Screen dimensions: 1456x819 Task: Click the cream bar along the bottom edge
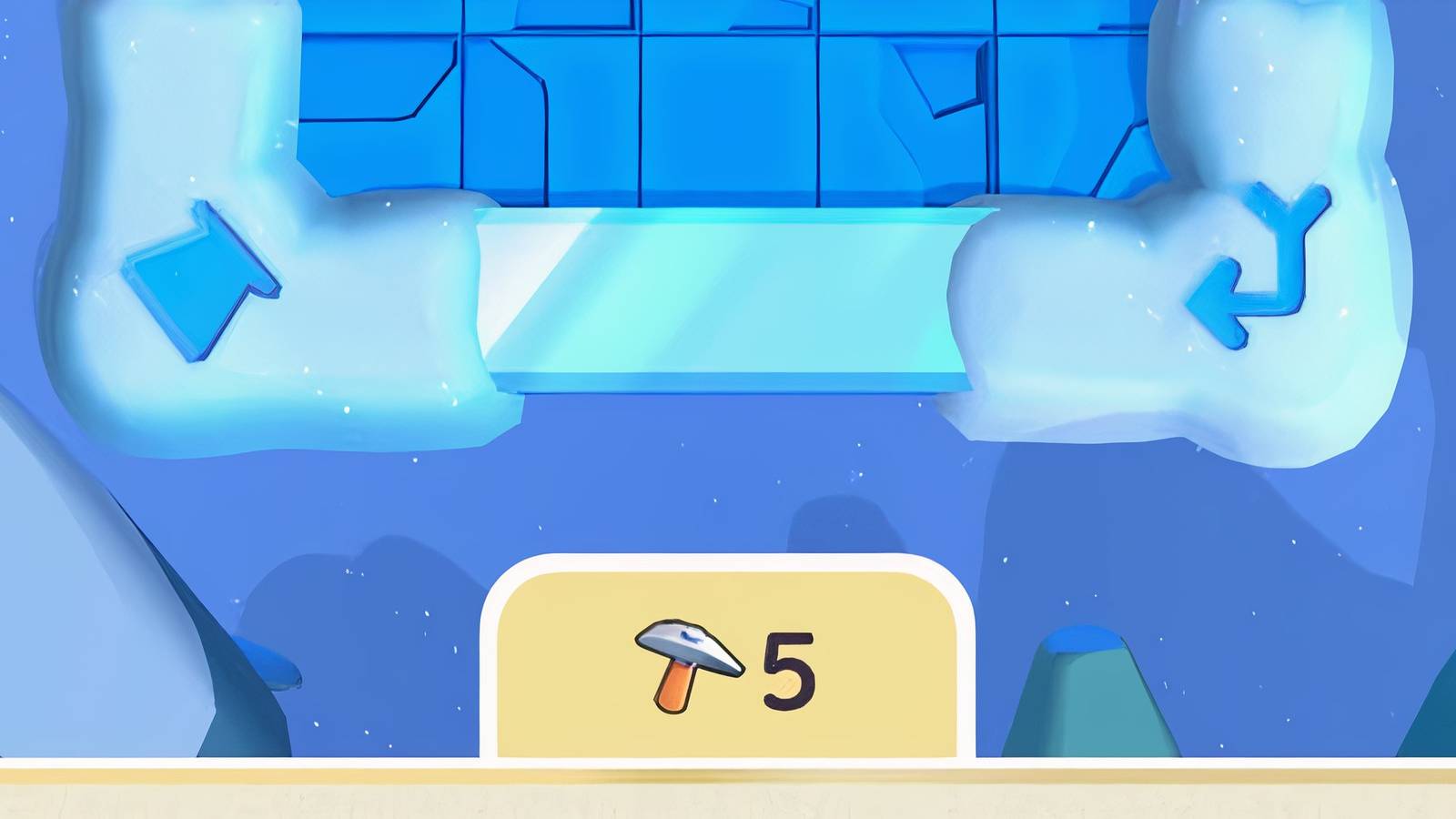pos(273,792)
